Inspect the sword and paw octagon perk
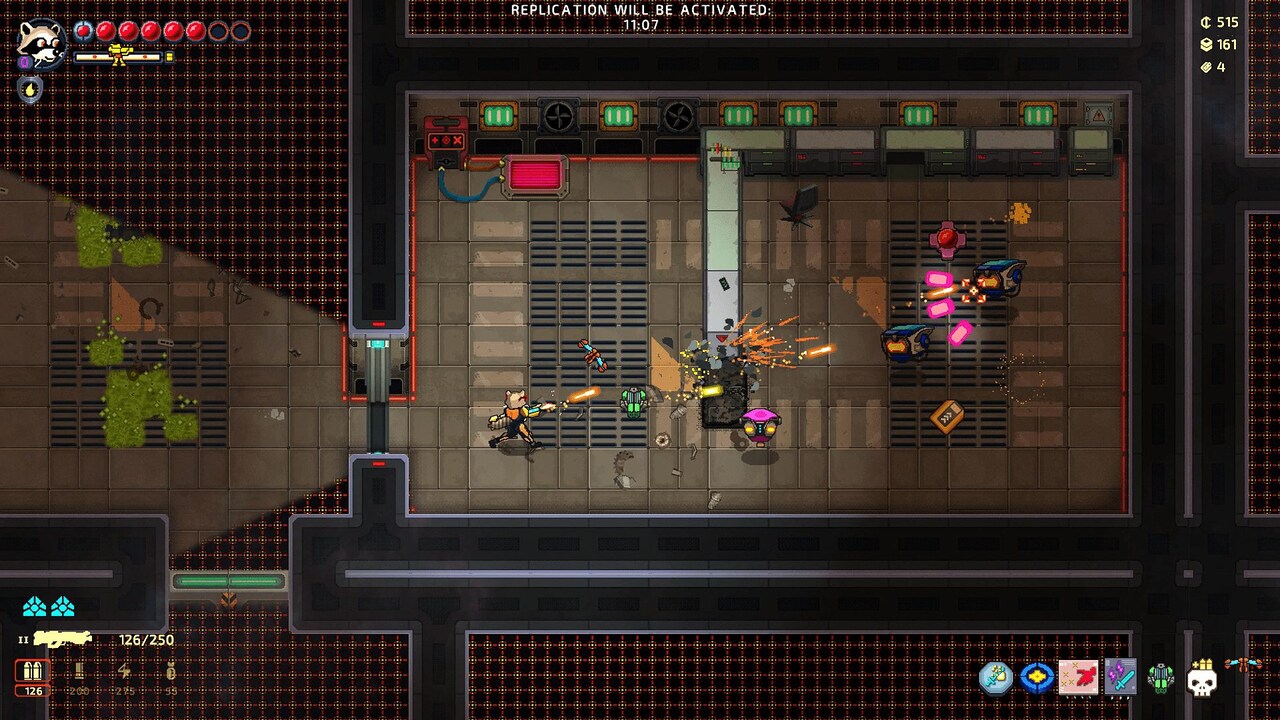The width and height of the screenshot is (1280, 720). pos(996,678)
